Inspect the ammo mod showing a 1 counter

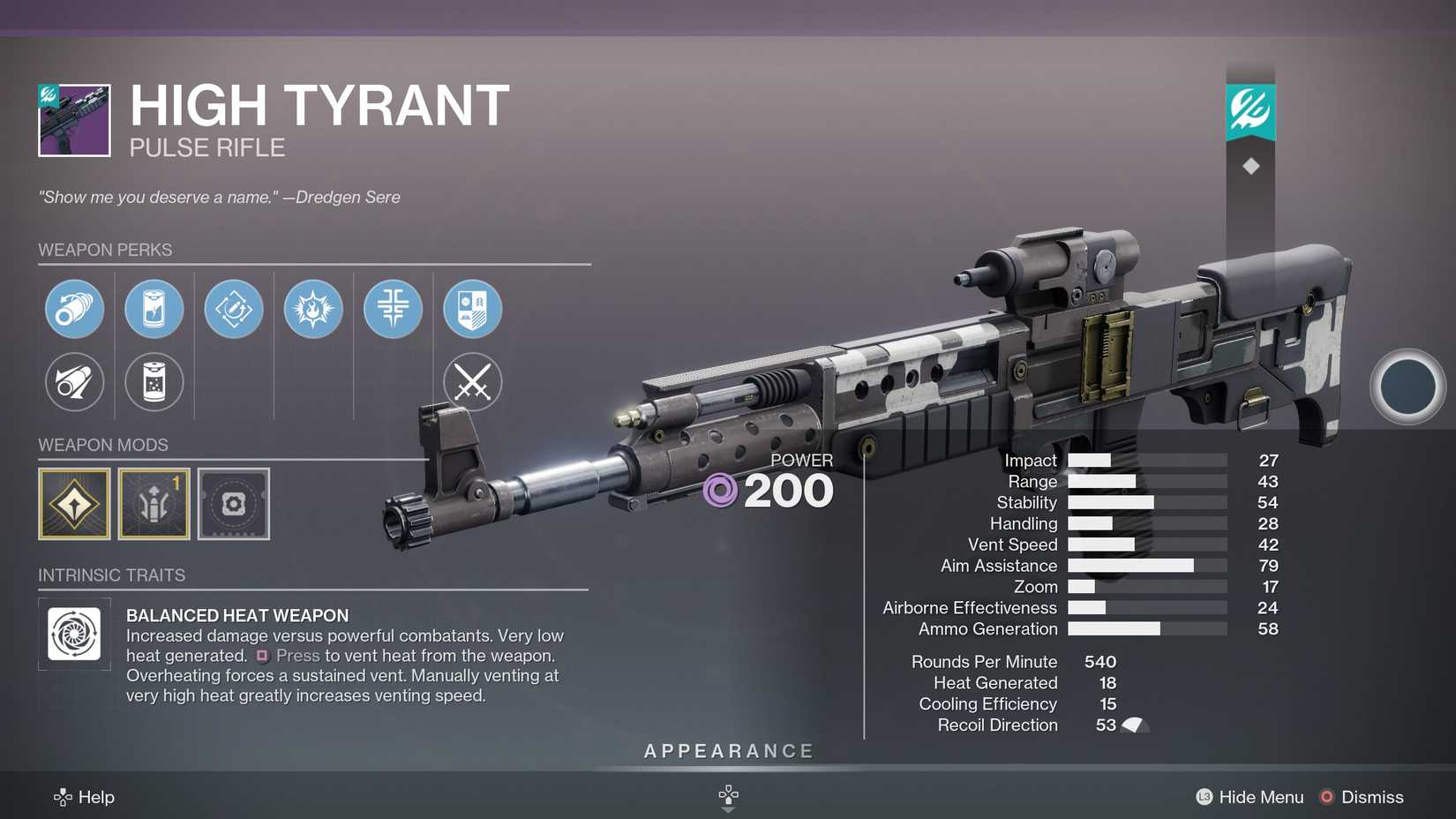click(154, 505)
